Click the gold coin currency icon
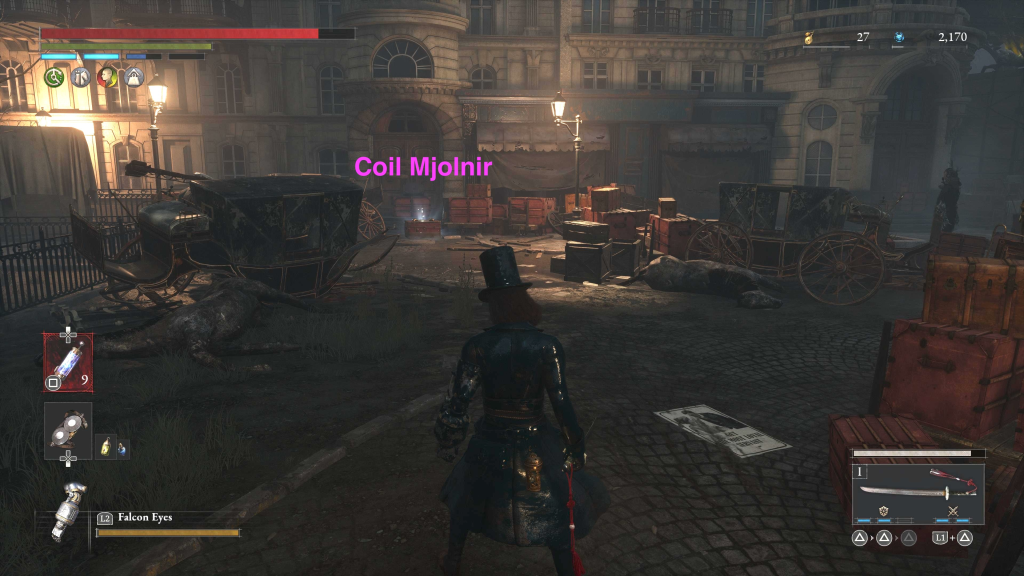The height and width of the screenshot is (576, 1024). click(x=809, y=38)
